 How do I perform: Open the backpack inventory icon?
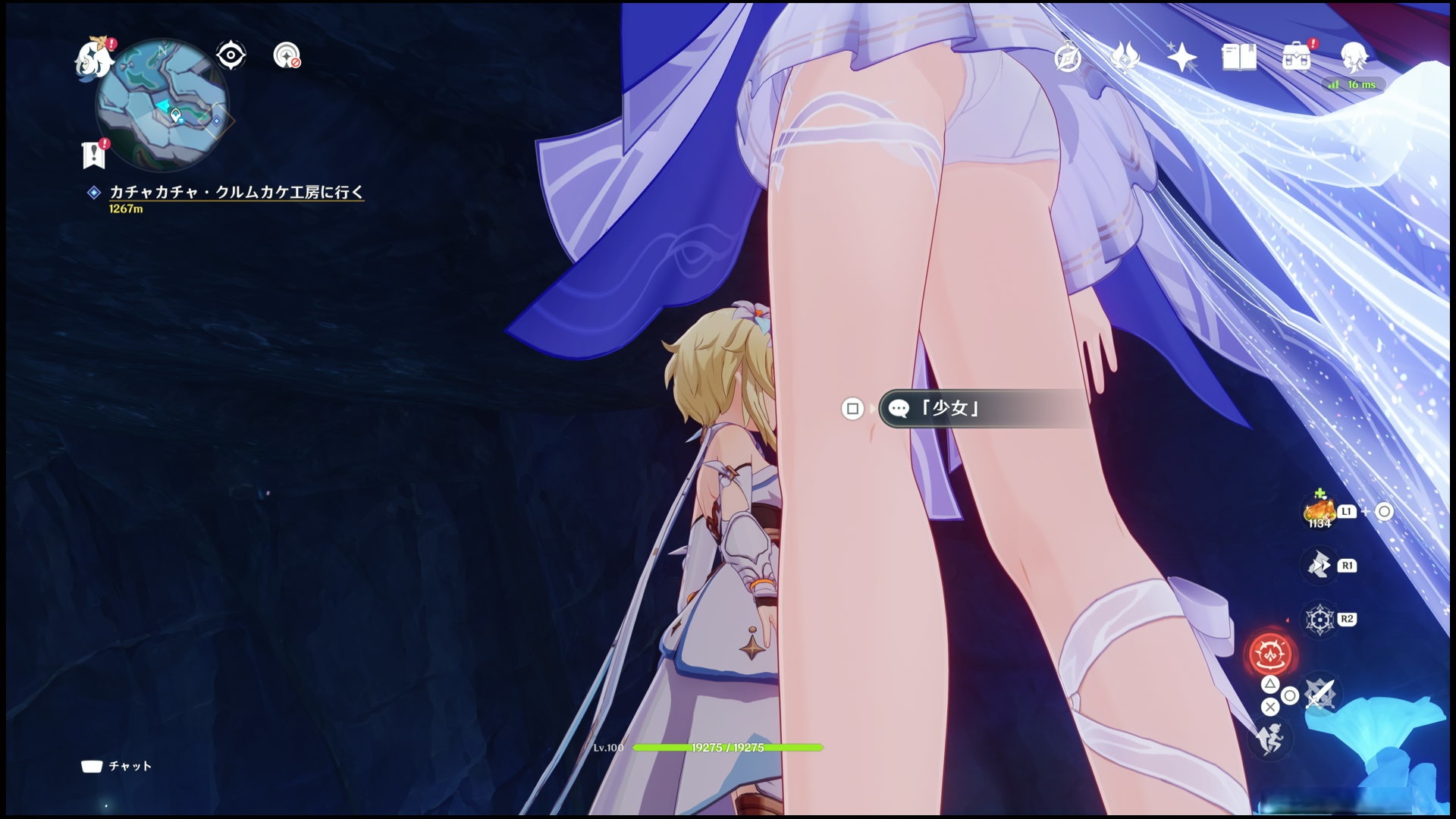[x=1297, y=58]
